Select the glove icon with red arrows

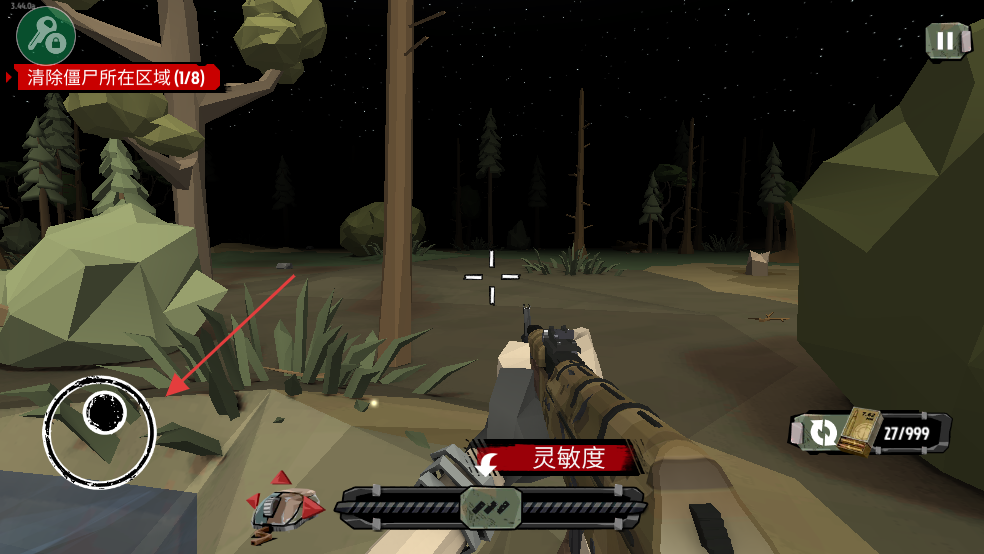tap(285, 507)
